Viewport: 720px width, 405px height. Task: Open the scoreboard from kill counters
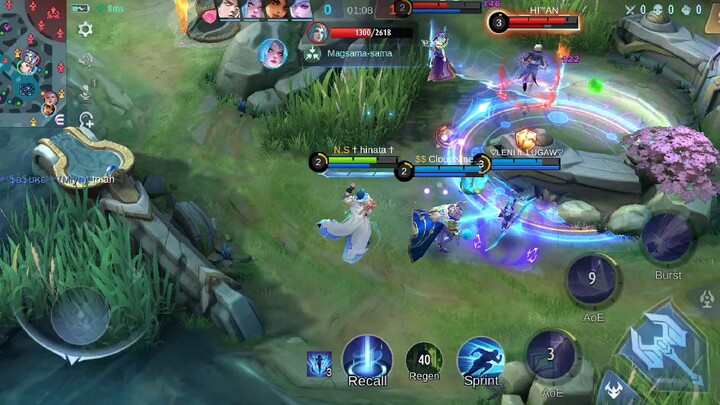[x=359, y=10]
